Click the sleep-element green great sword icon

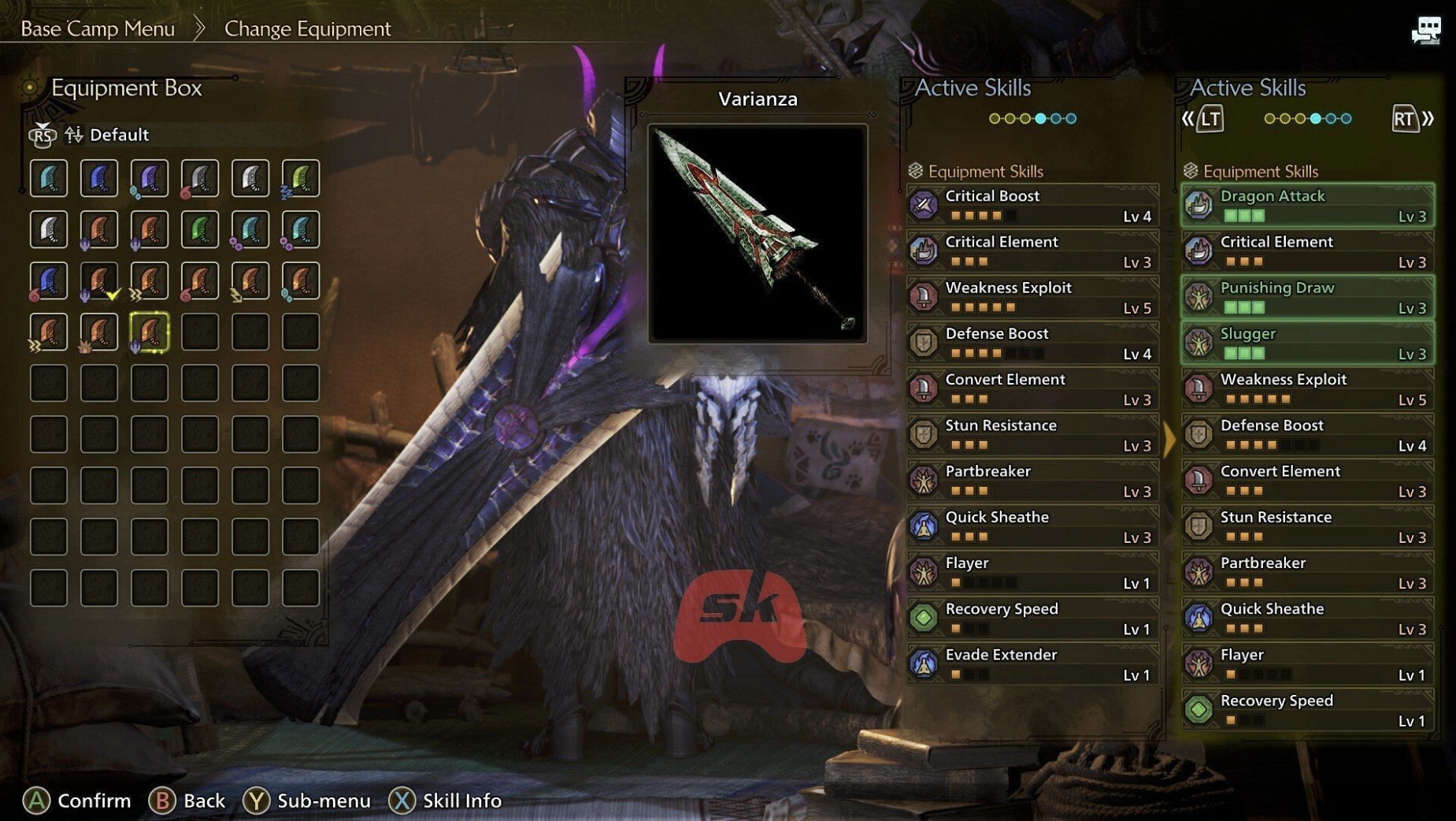[x=301, y=179]
